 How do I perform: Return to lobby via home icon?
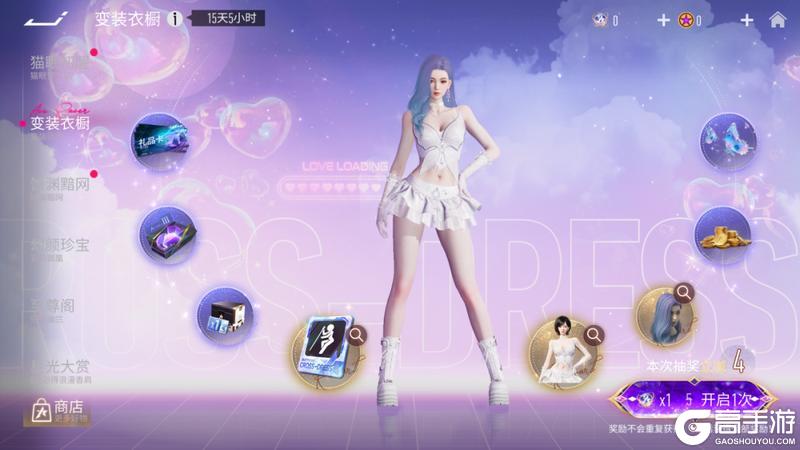[x=777, y=20]
